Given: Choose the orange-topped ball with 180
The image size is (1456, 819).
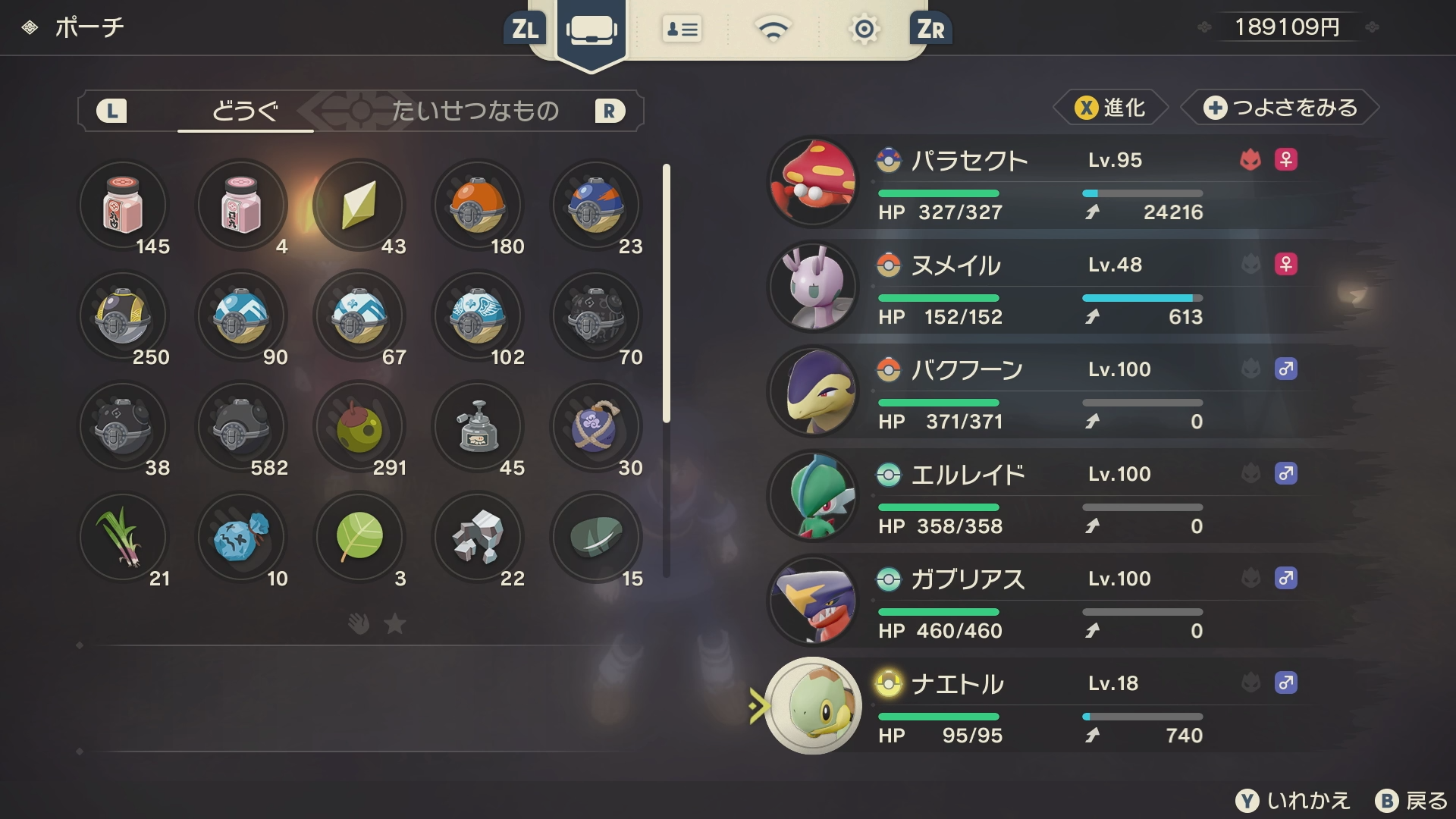Looking at the screenshot, I should pyautogui.click(x=477, y=206).
